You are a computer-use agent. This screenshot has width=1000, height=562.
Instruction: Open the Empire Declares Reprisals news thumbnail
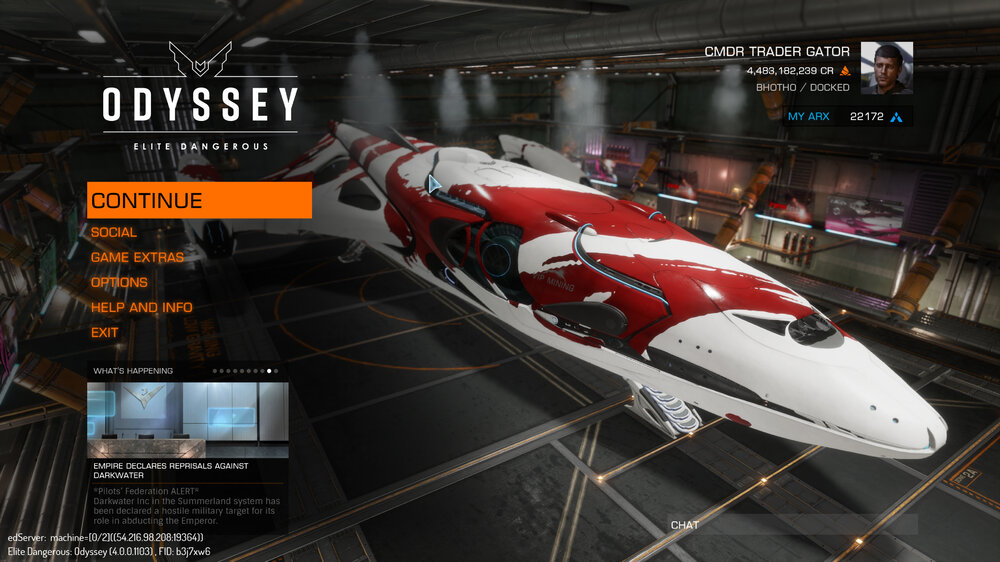pos(188,419)
